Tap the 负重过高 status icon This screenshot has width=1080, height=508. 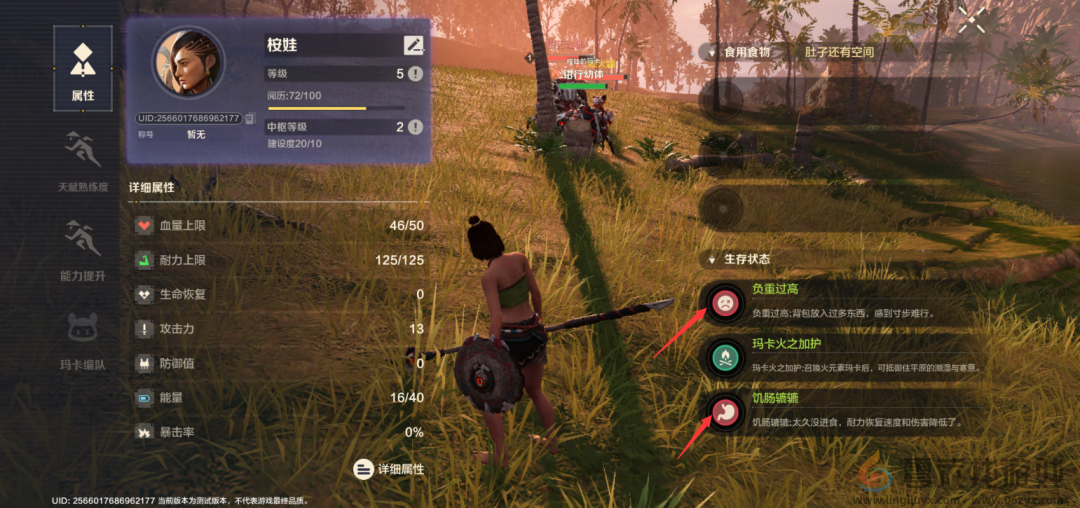click(722, 302)
